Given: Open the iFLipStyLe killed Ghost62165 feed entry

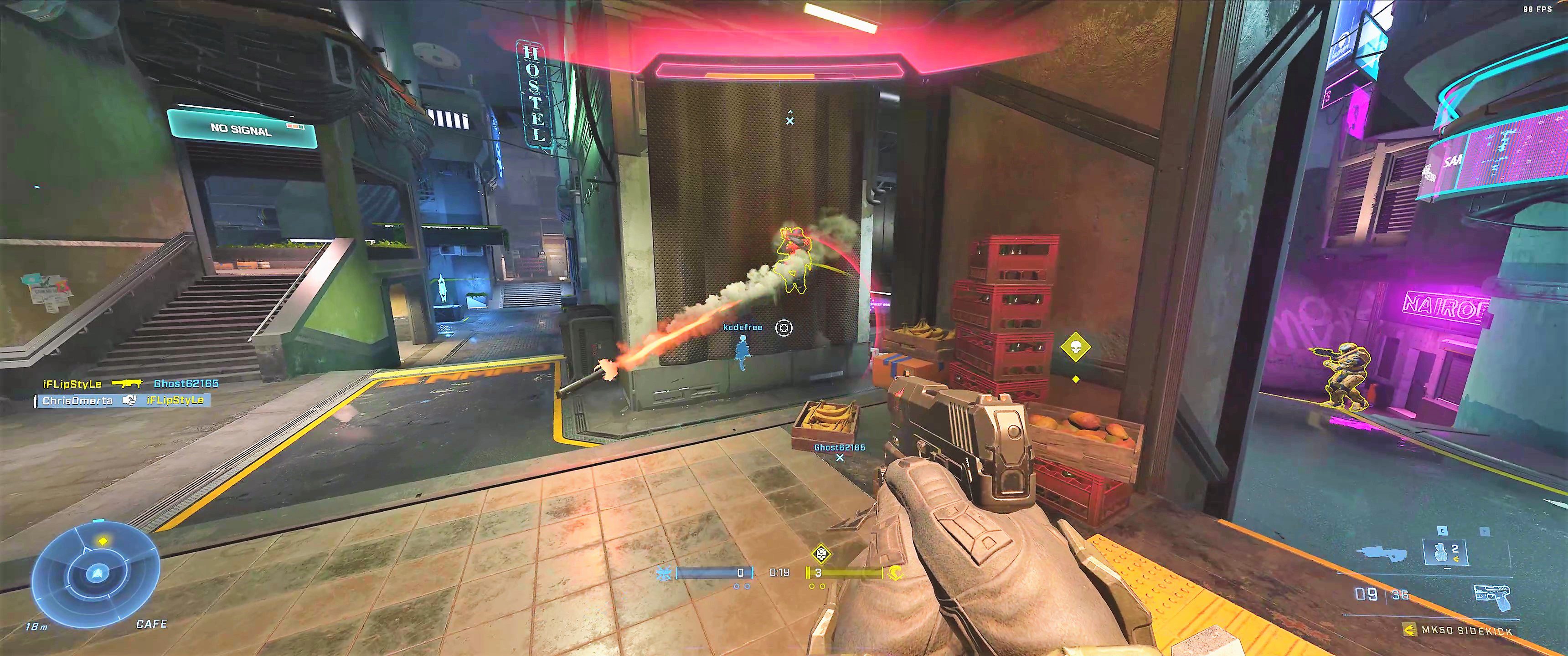Looking at the screenshot, I should (x=130, y=384).
